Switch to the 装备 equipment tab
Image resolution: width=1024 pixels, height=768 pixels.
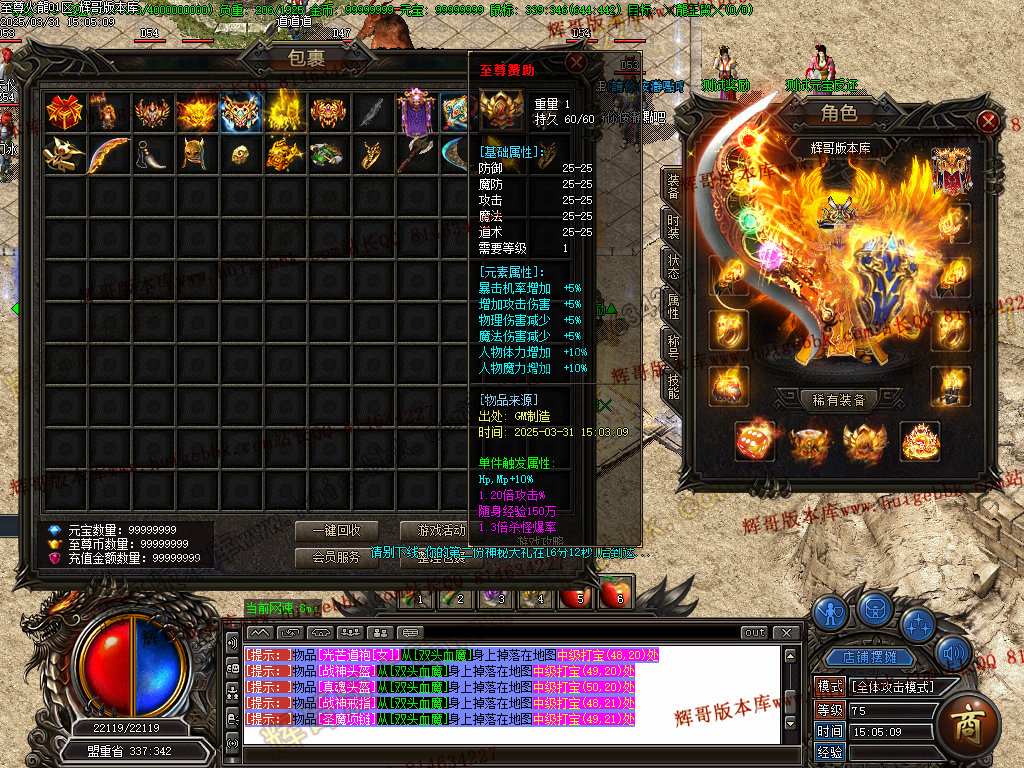pos(673,187)
